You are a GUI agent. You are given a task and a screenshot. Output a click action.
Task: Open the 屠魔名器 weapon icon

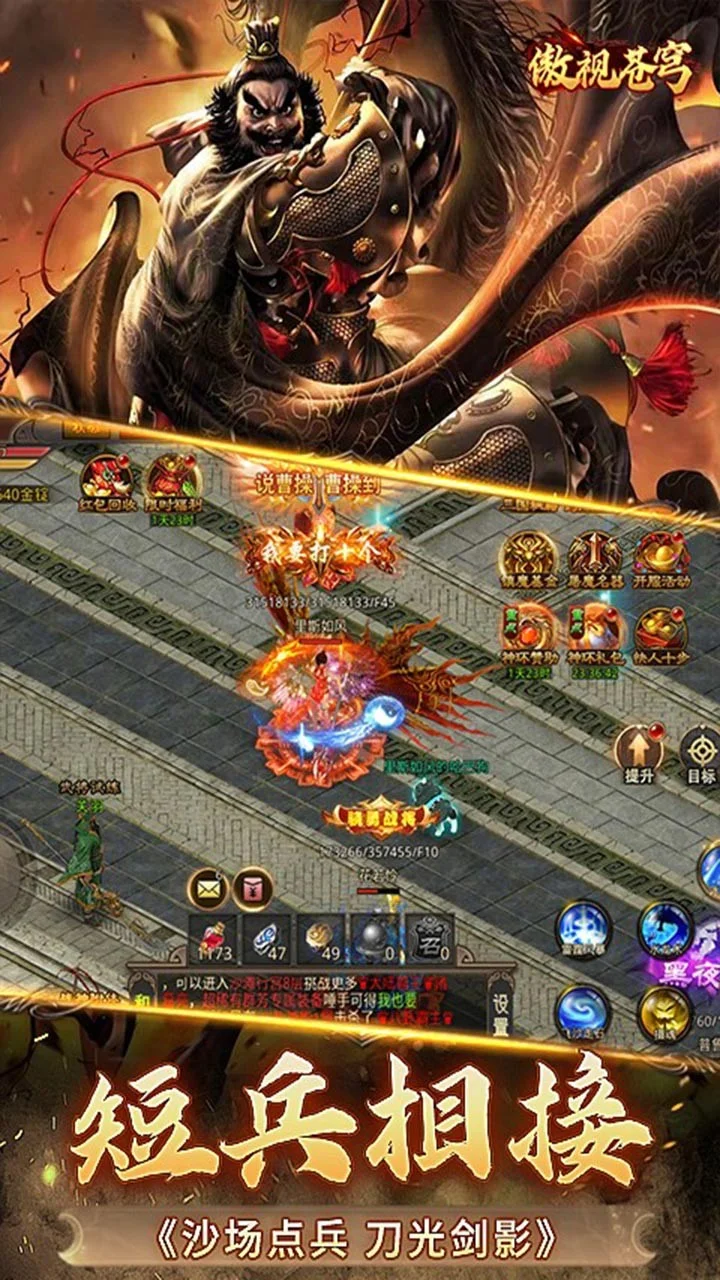595,556
